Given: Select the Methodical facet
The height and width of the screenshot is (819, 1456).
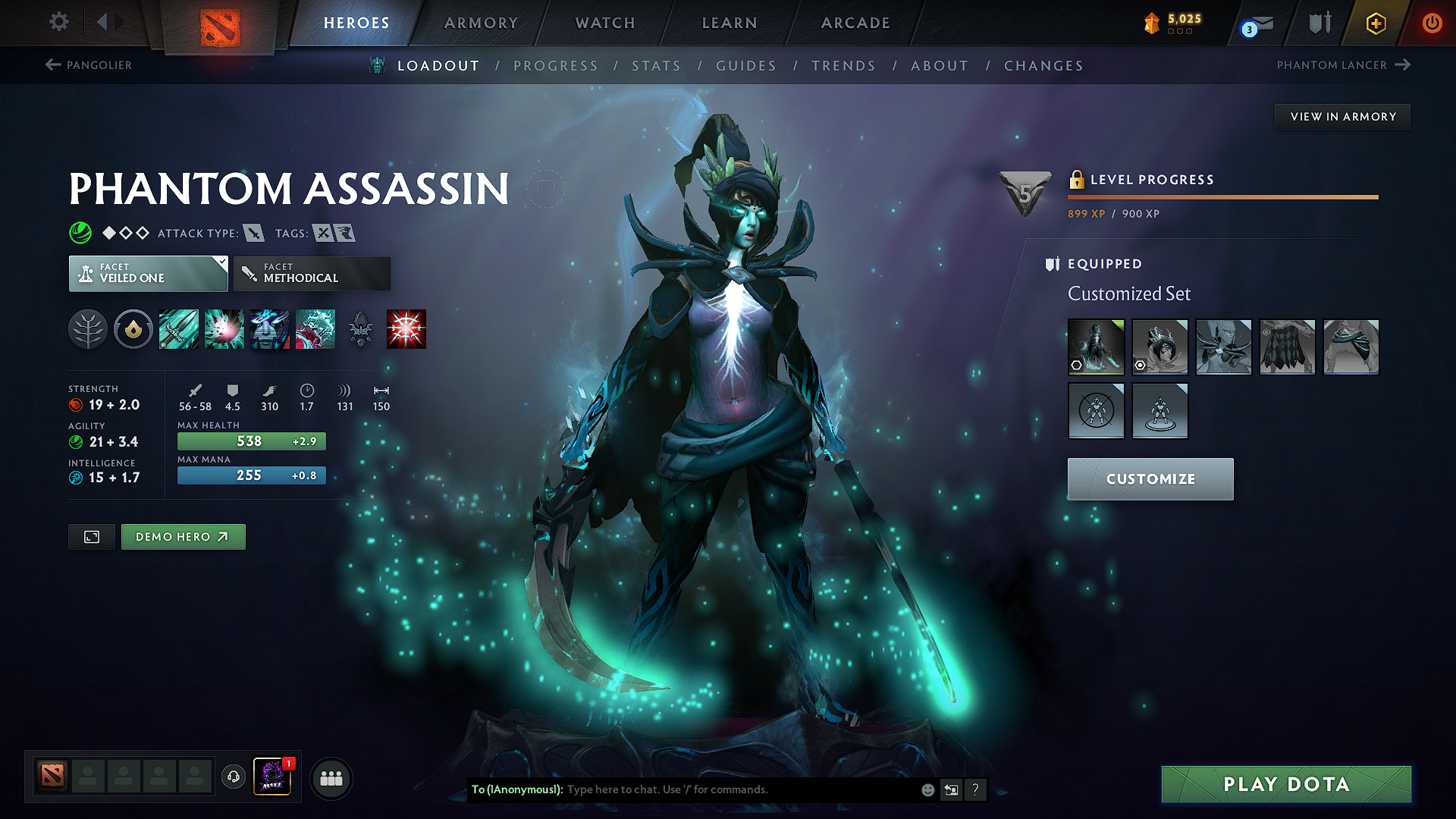Looking at the screenshot, I should (x=312, y=273).
